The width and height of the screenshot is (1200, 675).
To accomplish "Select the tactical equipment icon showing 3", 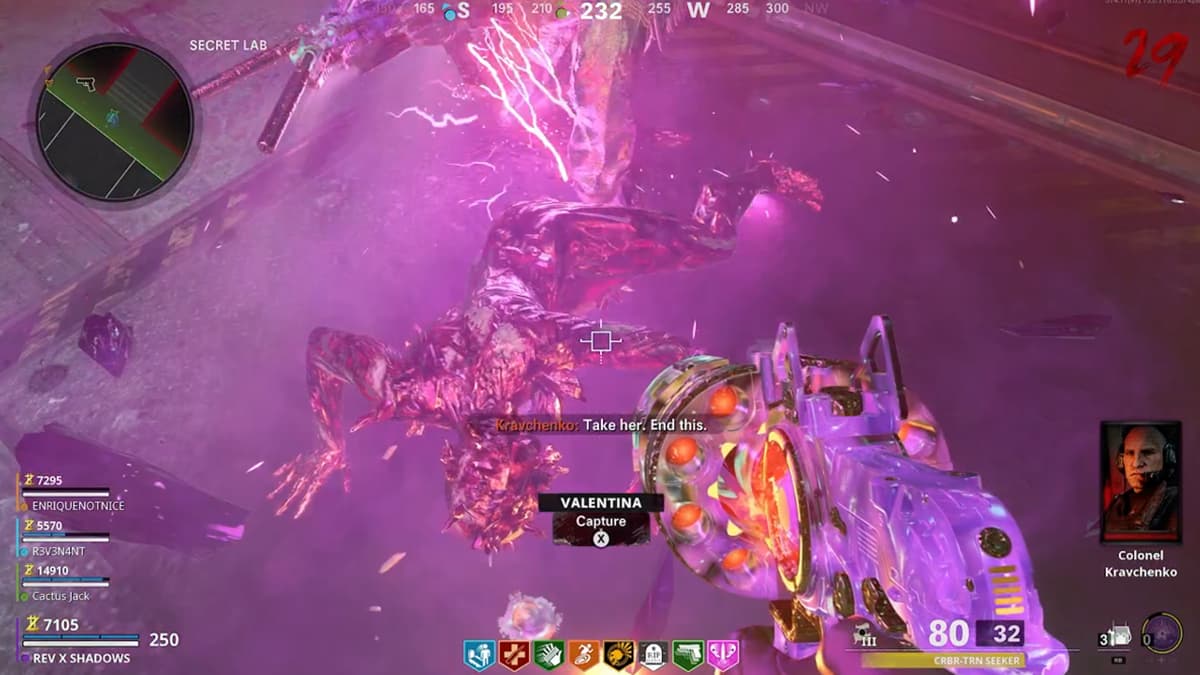I will coord(1112,636).
